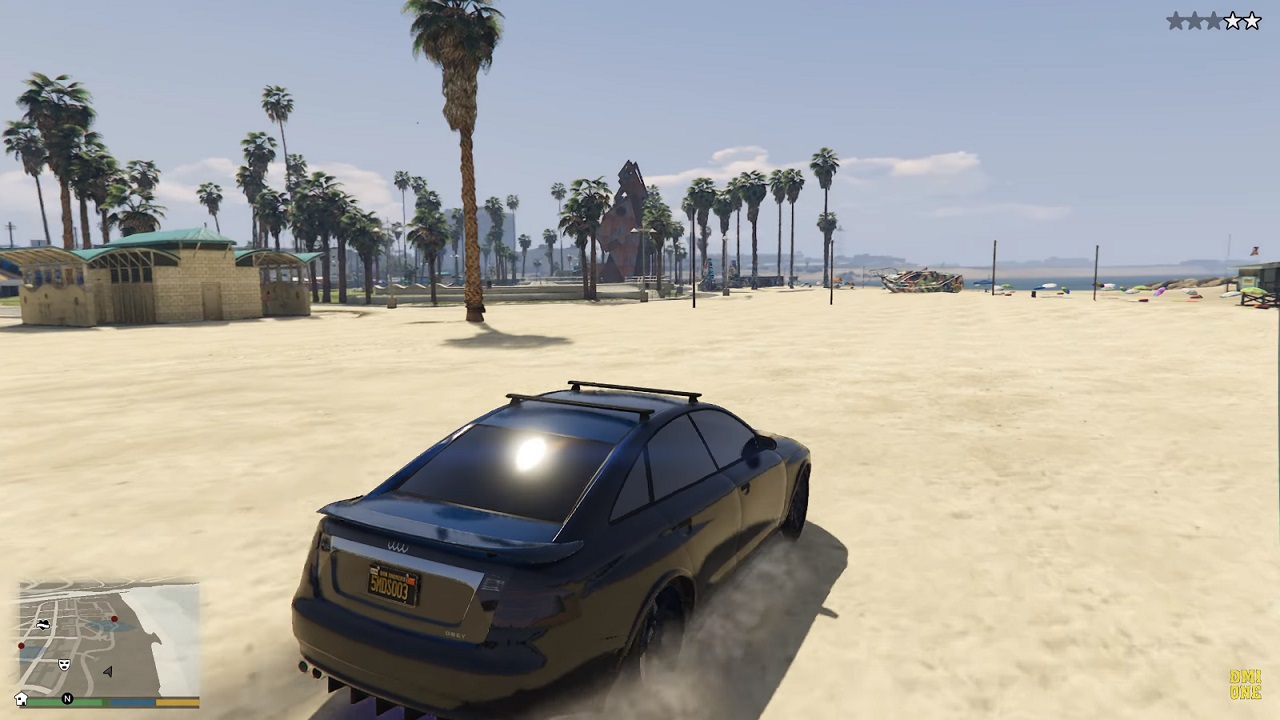Click the clothing store icon on minimap

pos(43,624)
